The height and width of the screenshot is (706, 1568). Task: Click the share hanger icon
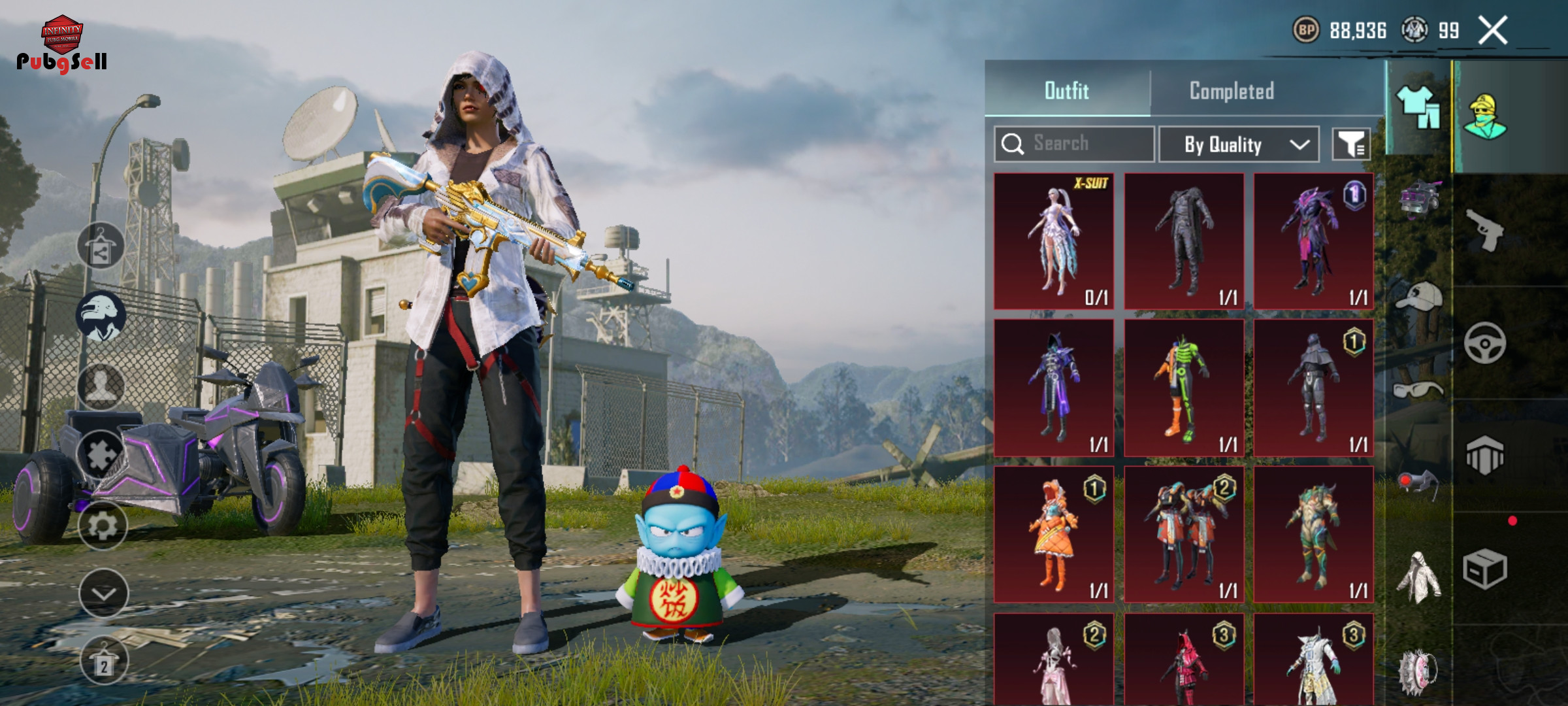point(101,246)
